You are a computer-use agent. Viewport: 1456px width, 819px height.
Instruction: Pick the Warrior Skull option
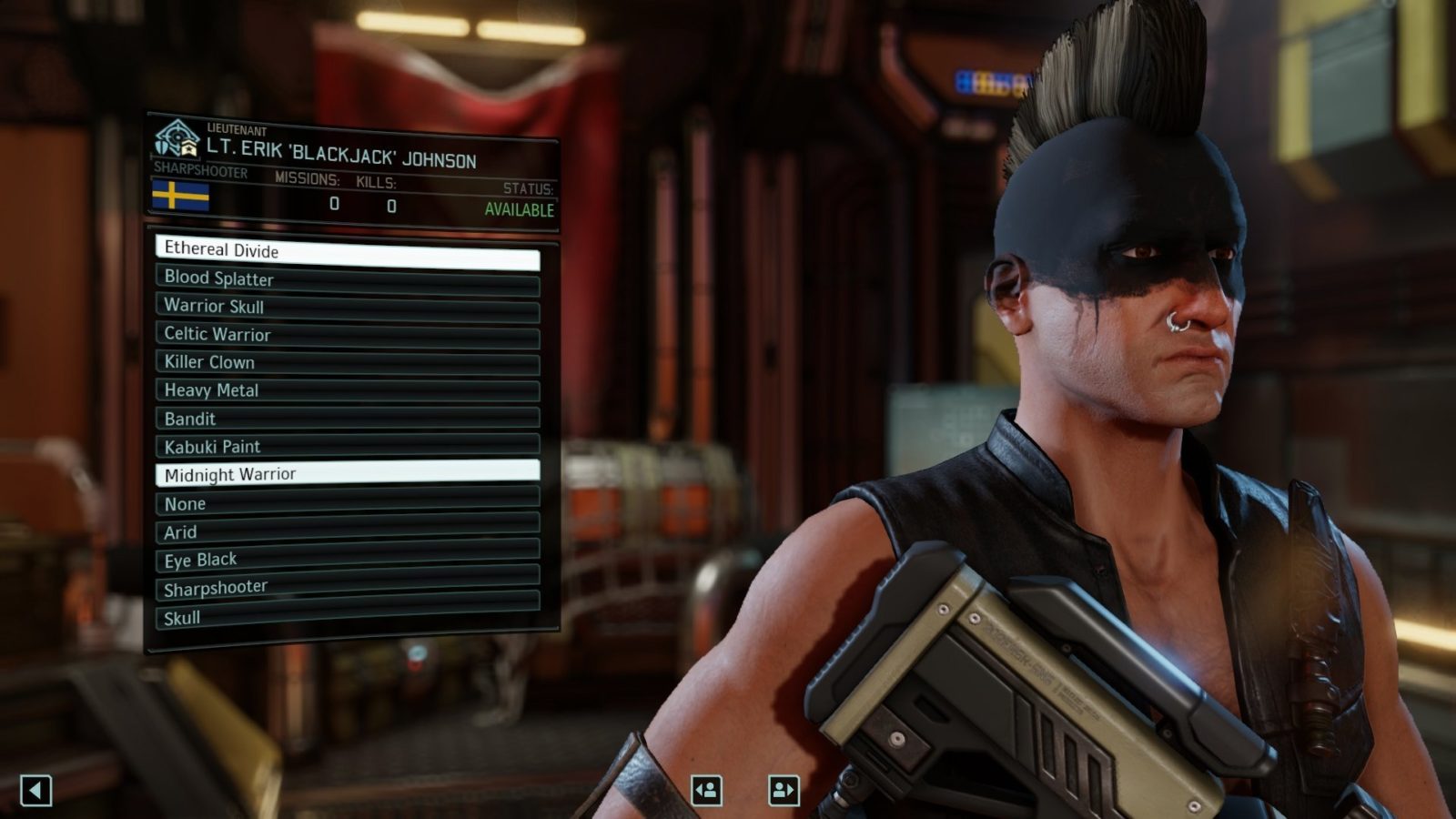pyautogui.click(x=347, y=308)
